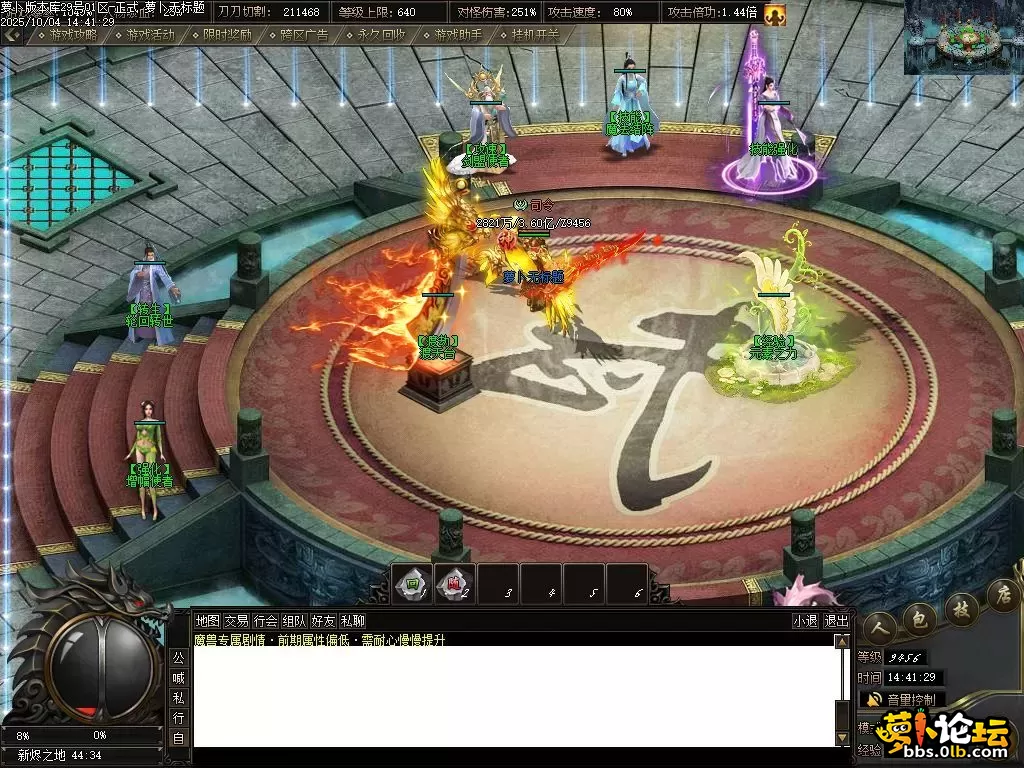Open the 永久回收 recycling menu
1024x768 pixels.
coord(381,34)
